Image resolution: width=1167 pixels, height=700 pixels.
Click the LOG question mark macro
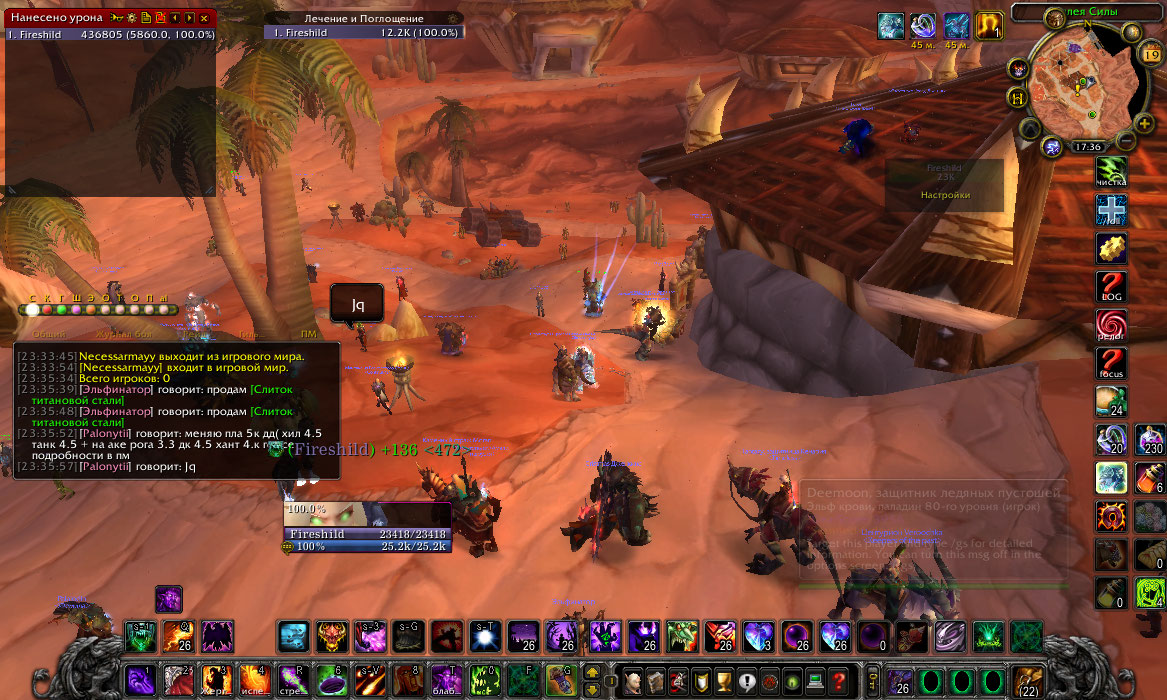(x=1111, y=287)
